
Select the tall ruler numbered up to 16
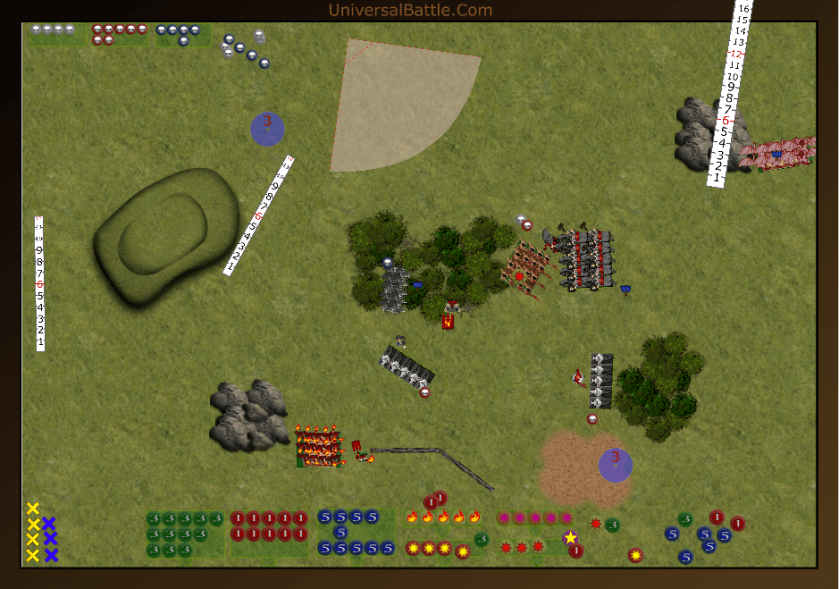pos(729,93)
